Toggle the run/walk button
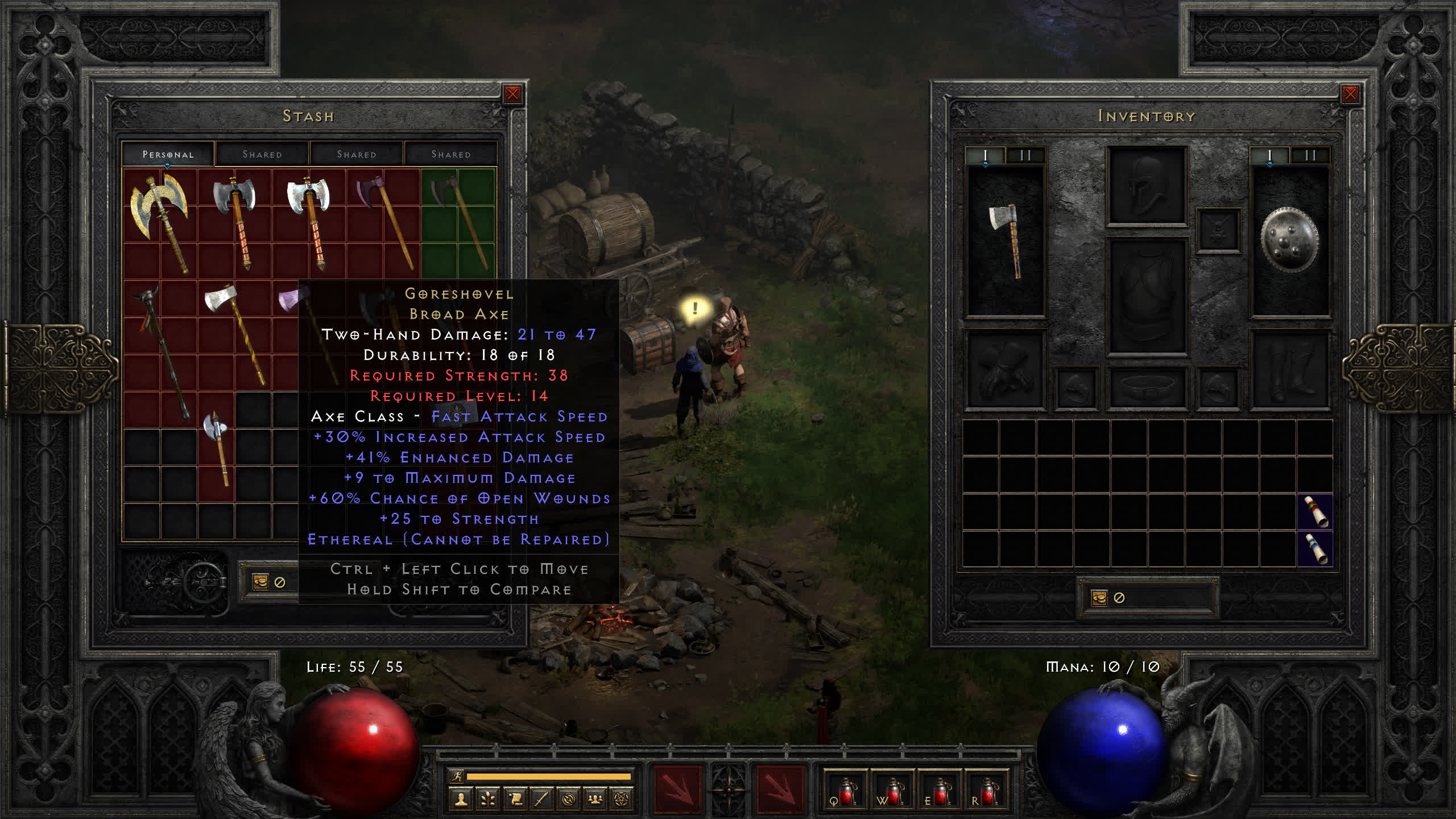Viewport: 1456px width, 819px height. tap(456, 776)
